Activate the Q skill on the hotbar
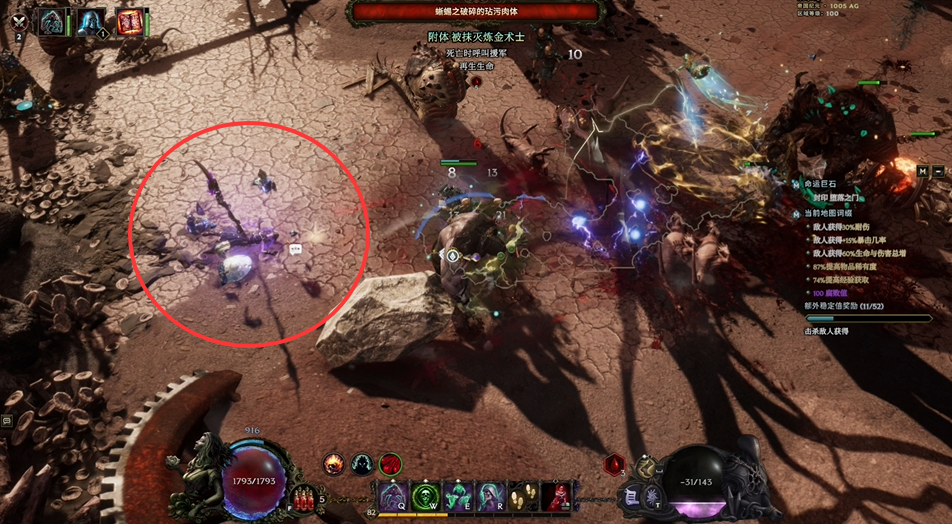 click(x=392, y=497)
